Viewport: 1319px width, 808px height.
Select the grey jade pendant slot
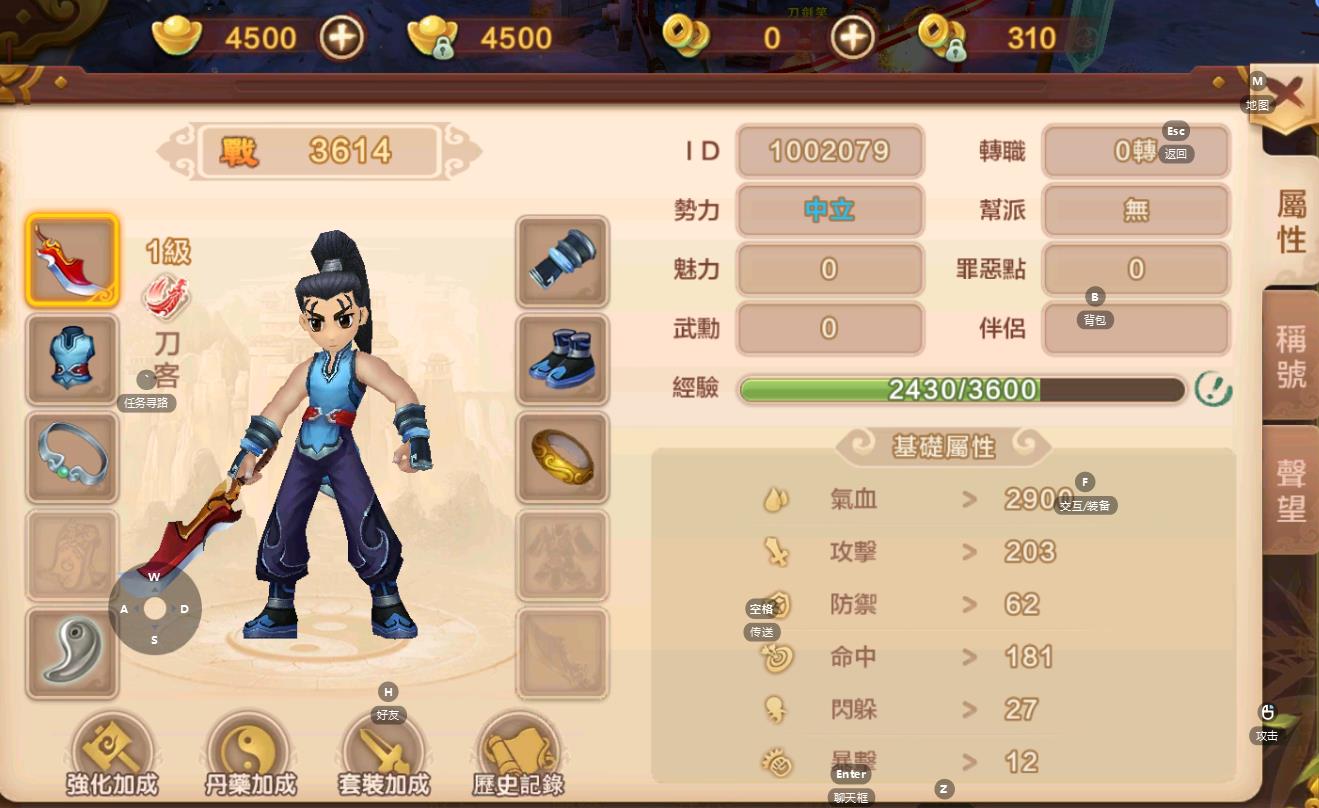72,653
